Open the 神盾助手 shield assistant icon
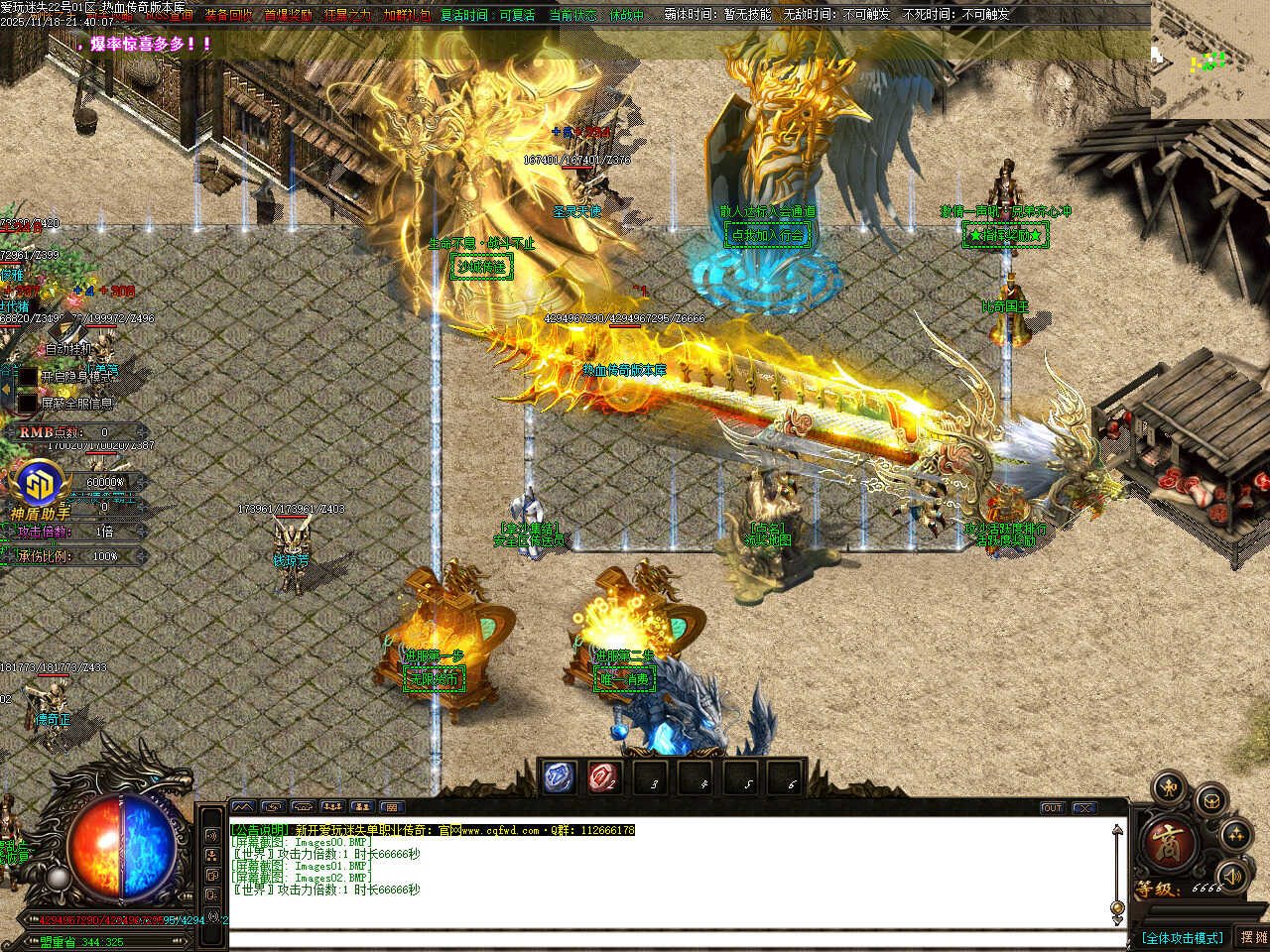Image resolution: width=1270 pixels, height=952 pixels. pos(40,488)
